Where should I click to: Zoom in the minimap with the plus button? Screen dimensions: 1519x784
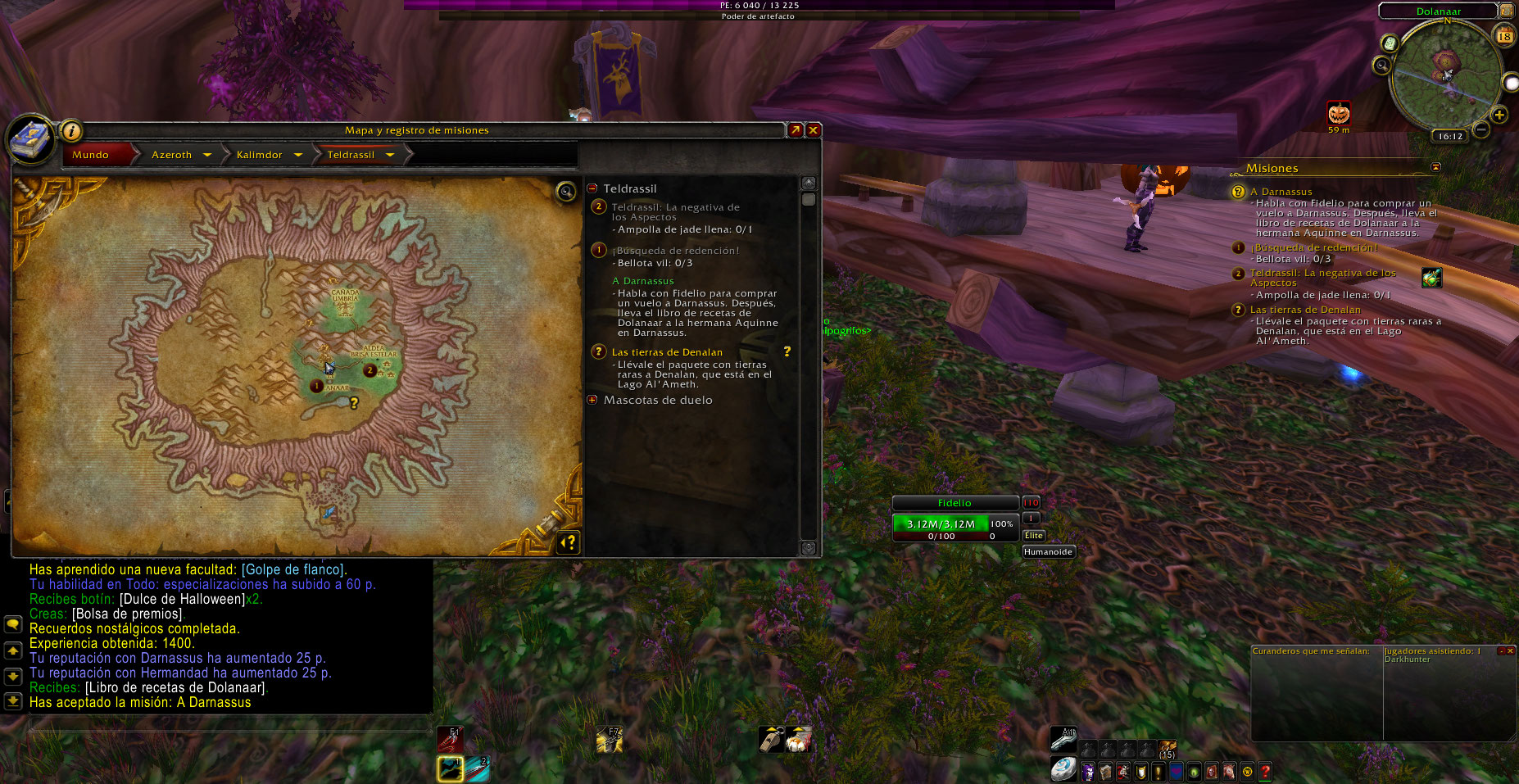point(1499,115)
